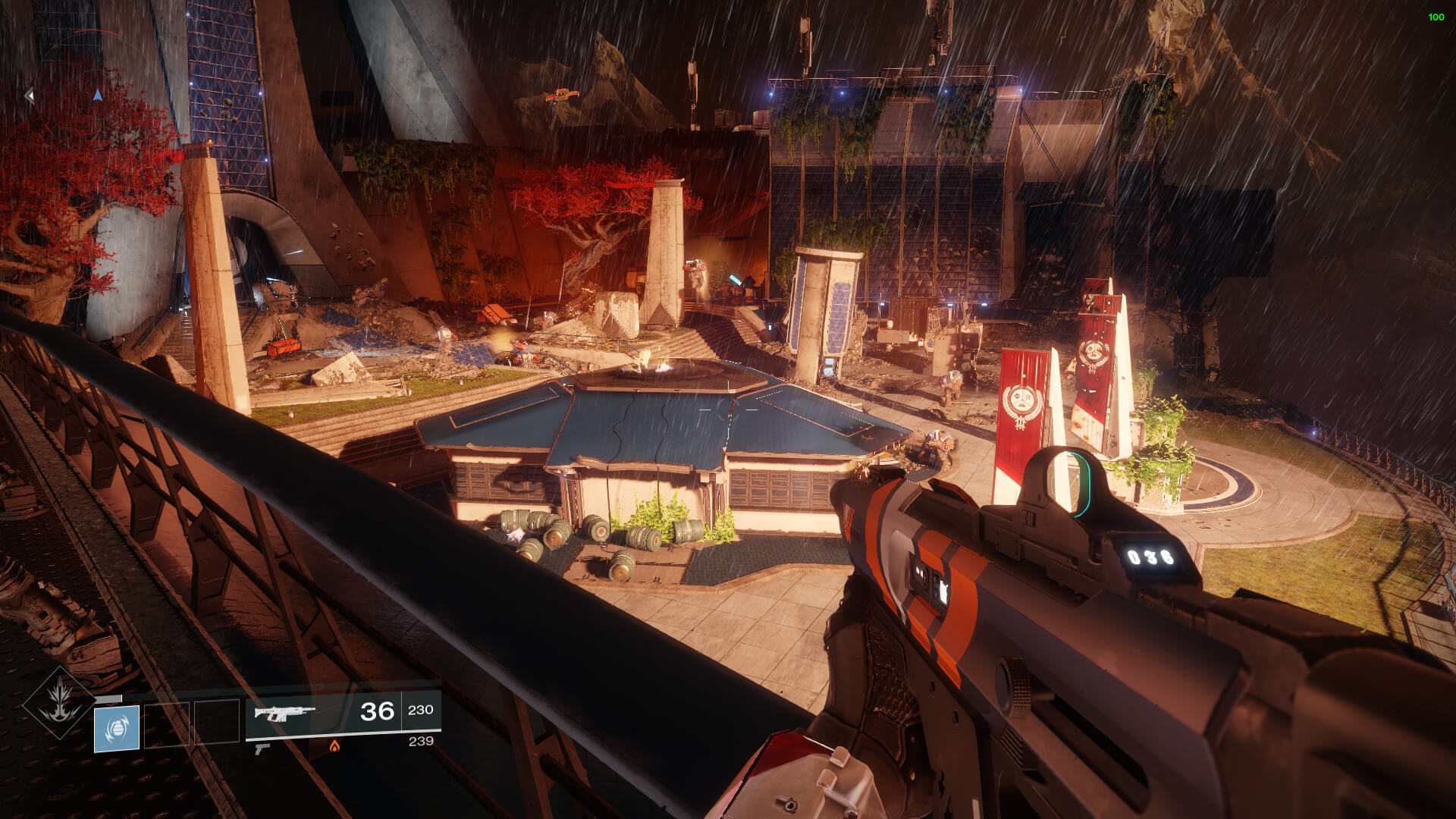Click the blue player arrow on radar
This screenshot has width=1456, height=819.
97,95
